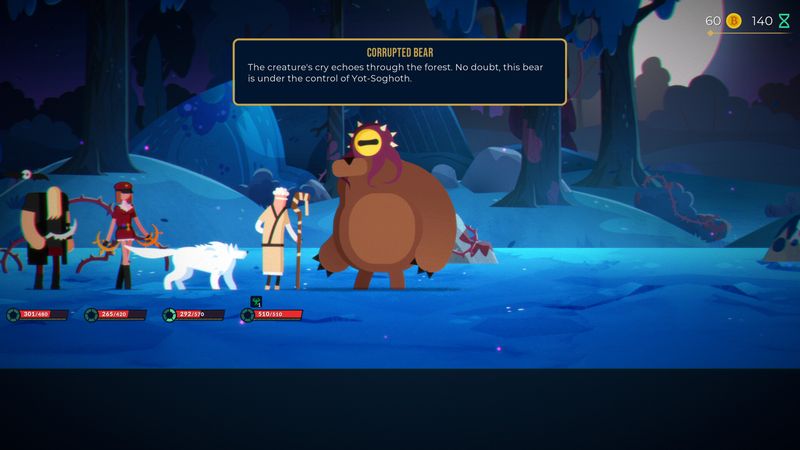Select the round emblem beside the 301/480 bar

(x=13, y=315)
